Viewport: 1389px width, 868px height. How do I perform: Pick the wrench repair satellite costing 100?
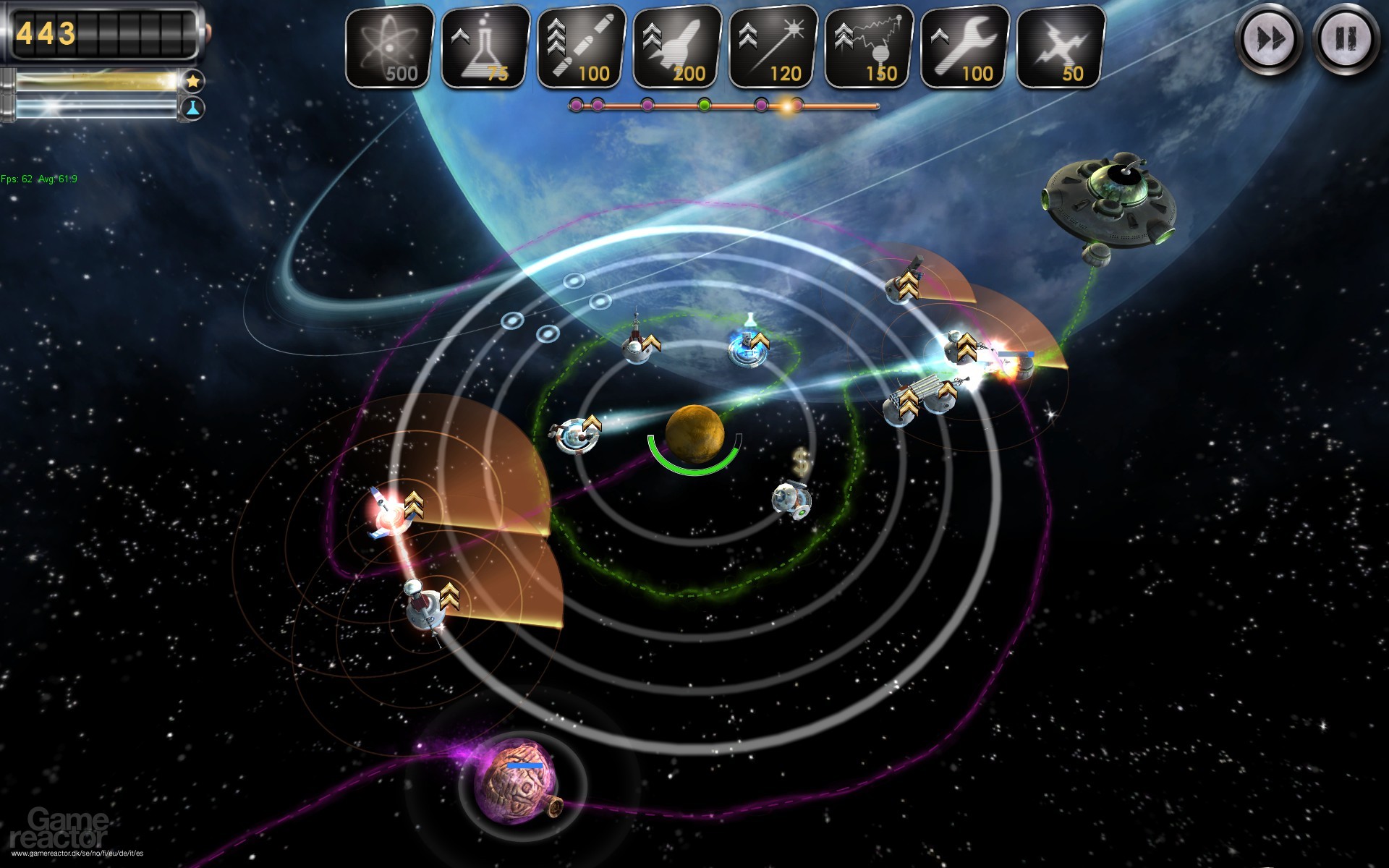965,47
